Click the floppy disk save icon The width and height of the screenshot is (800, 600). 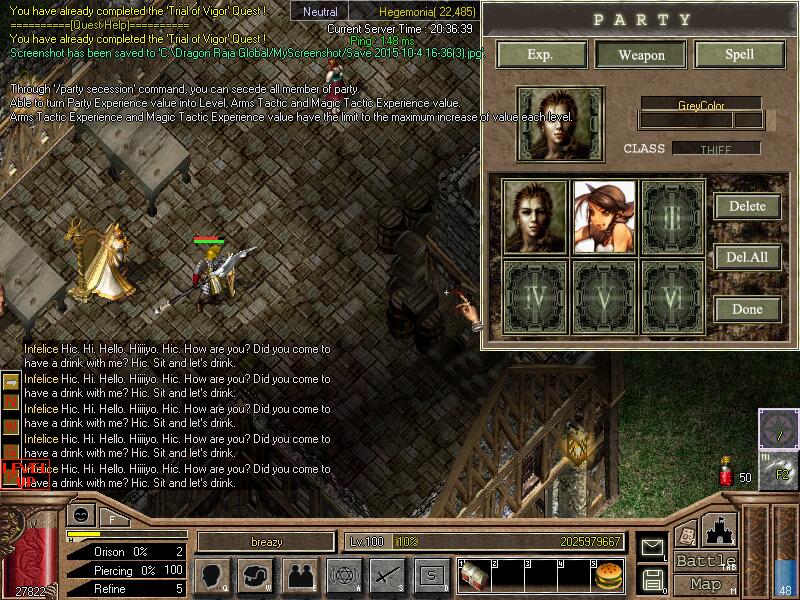click(x=653, y=578)
